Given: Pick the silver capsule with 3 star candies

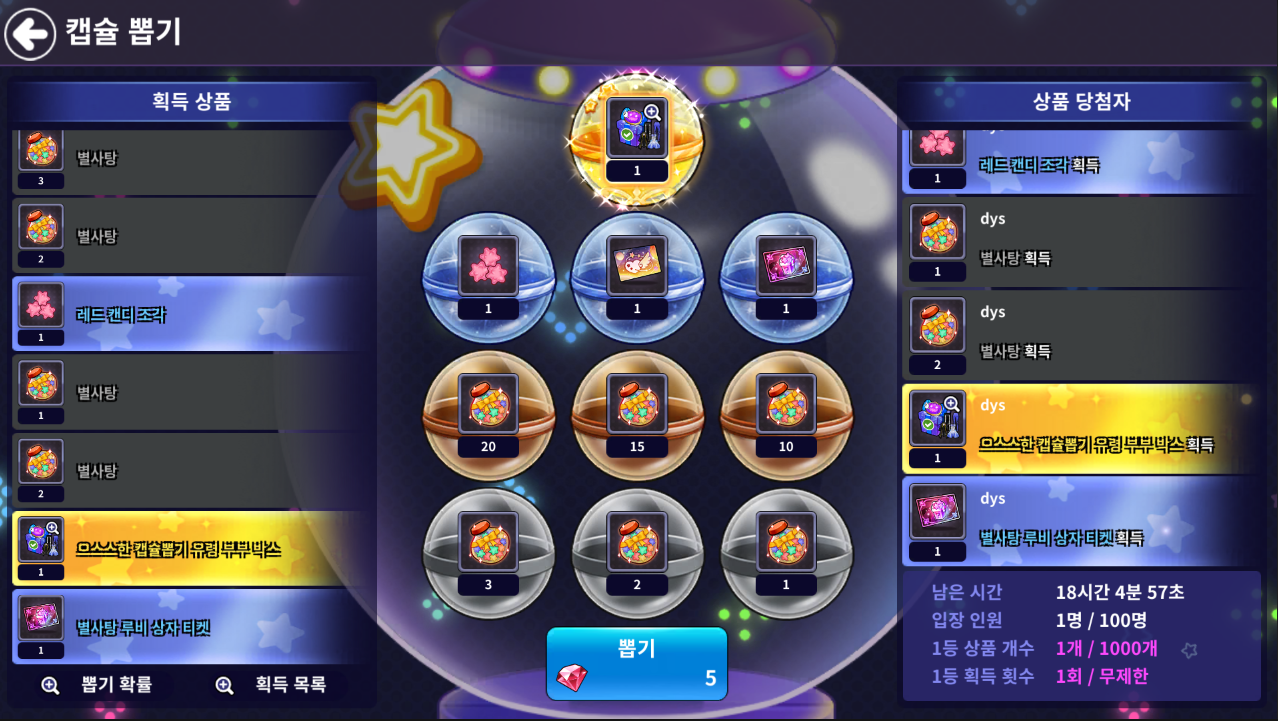Looking at the screenshot, I should click(488, 552).
